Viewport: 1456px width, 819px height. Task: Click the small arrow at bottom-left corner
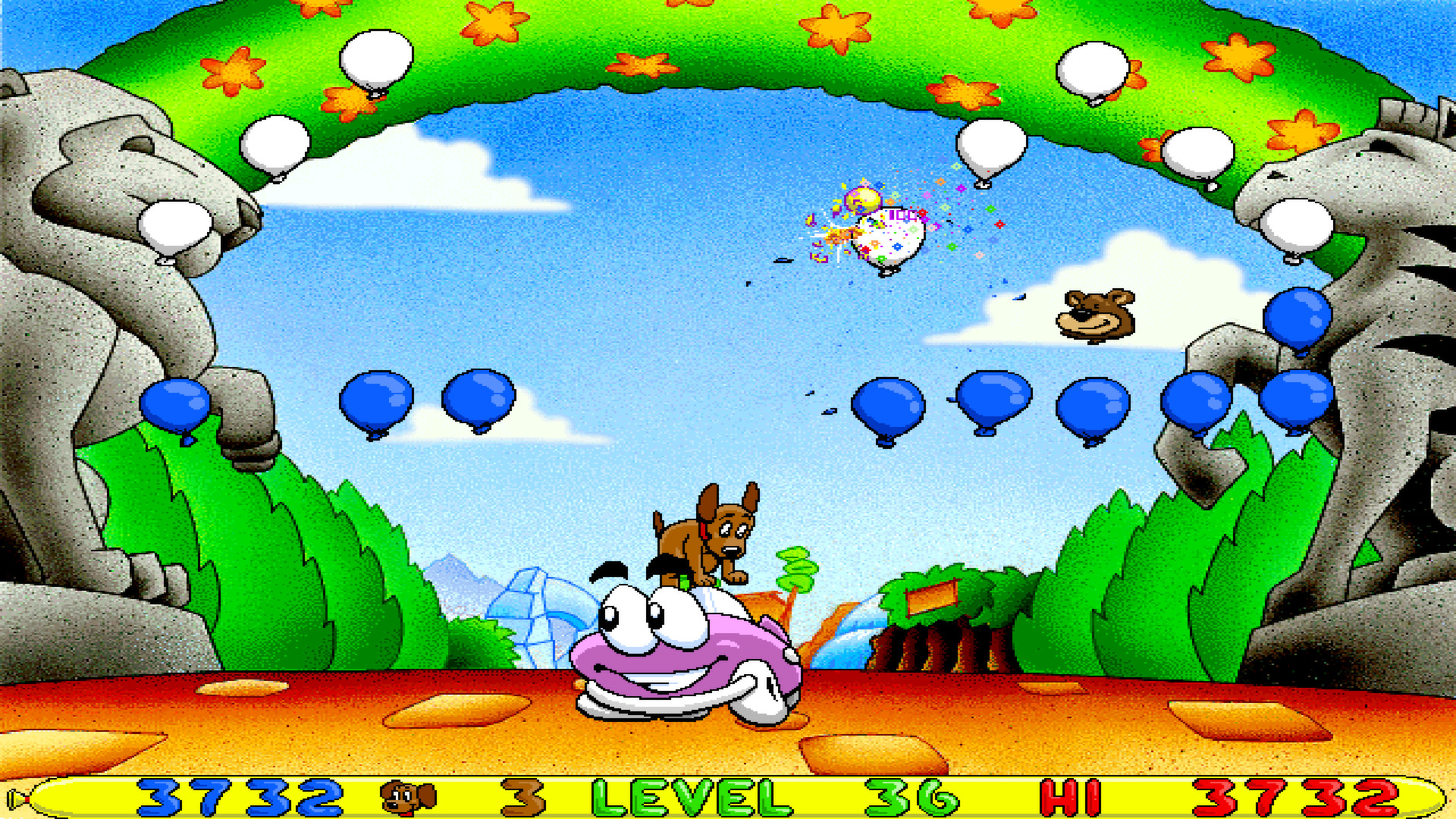point(15,796)
